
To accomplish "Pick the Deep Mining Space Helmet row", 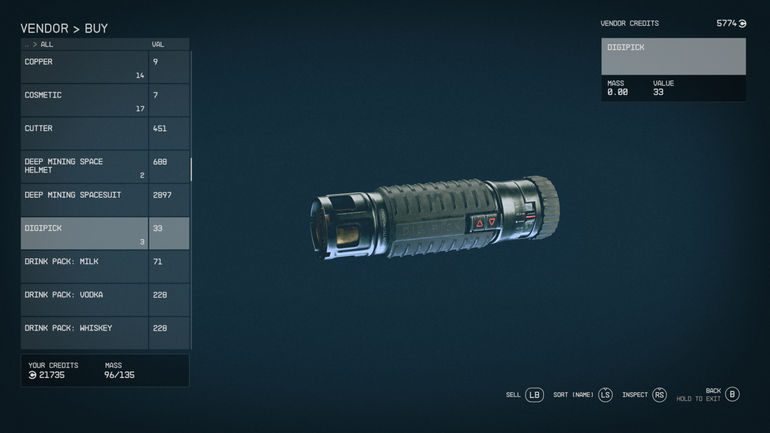I will click(x=85, y=166).
